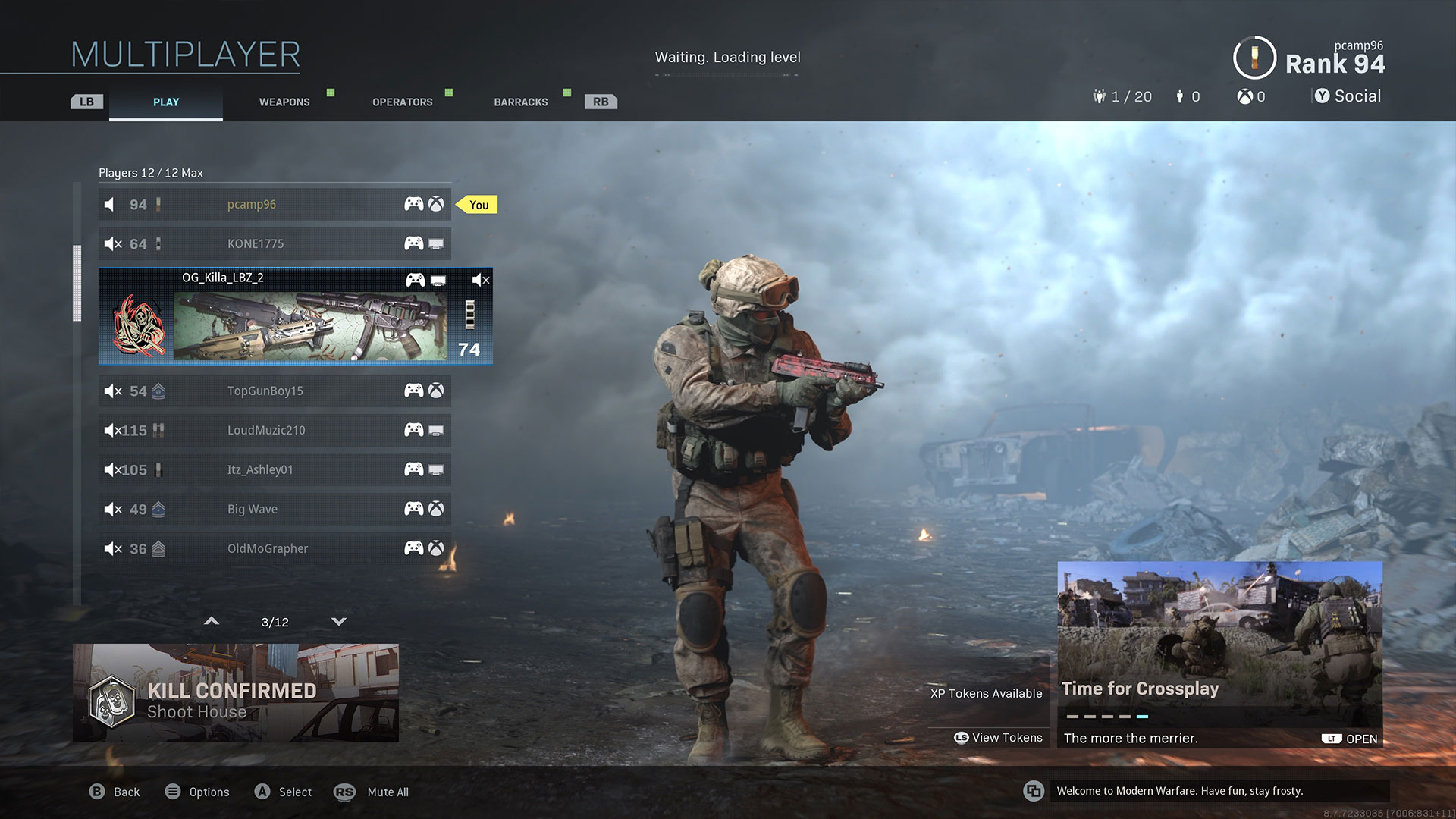This screenshot has width=1456, height=819.
Task: Select player row KONE1775
Action: pyautogui.click(x=275, y=243)
